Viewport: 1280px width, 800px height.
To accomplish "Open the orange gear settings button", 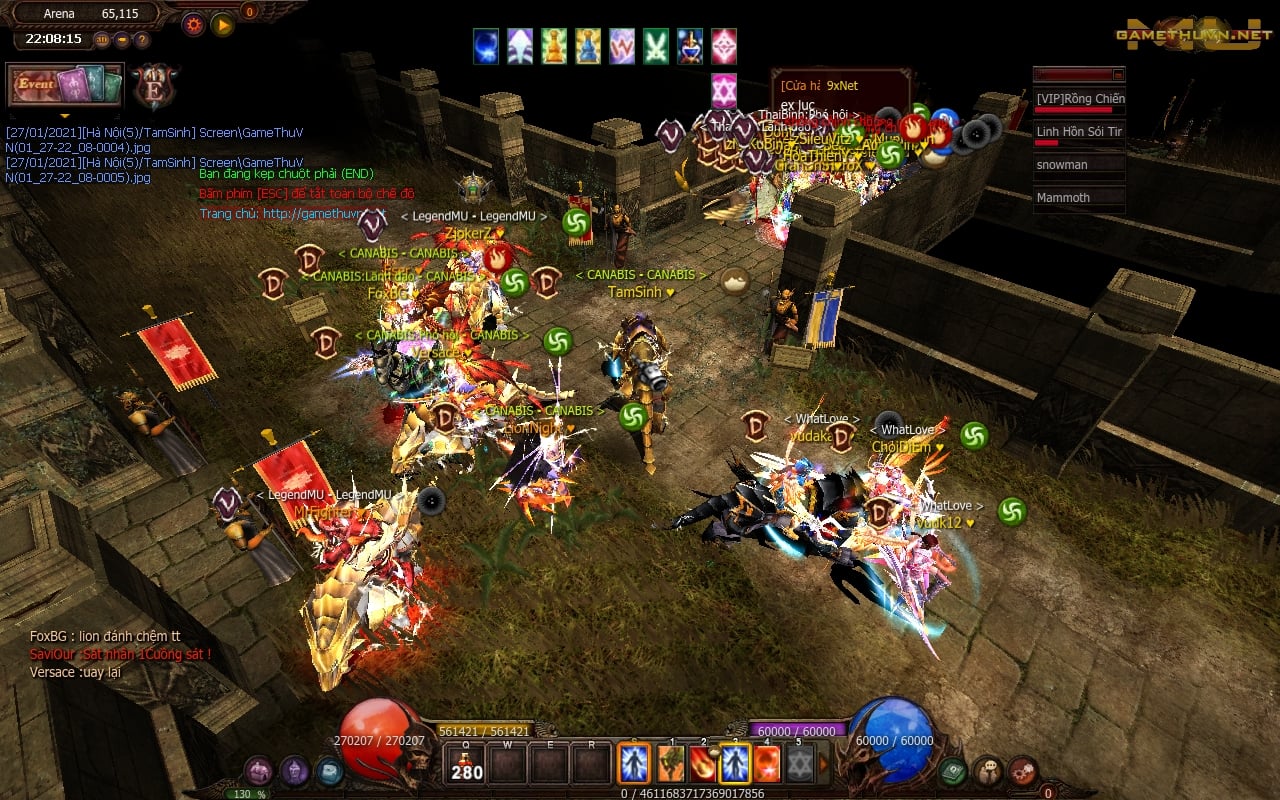I will (193, 24).
